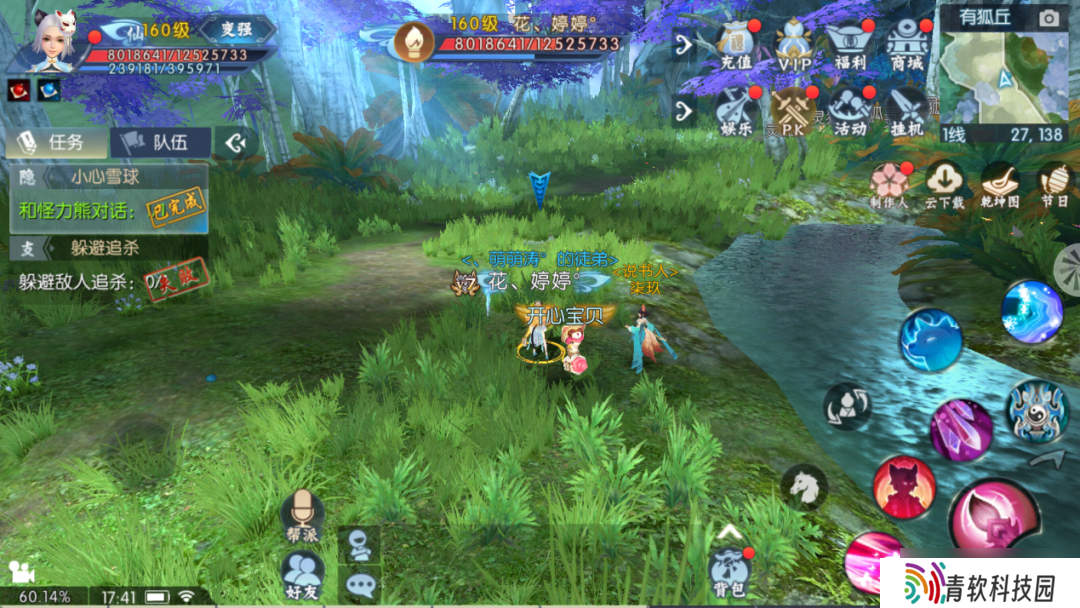
Task: Open the 商城 shop
Action: click(x=907, y=44)
